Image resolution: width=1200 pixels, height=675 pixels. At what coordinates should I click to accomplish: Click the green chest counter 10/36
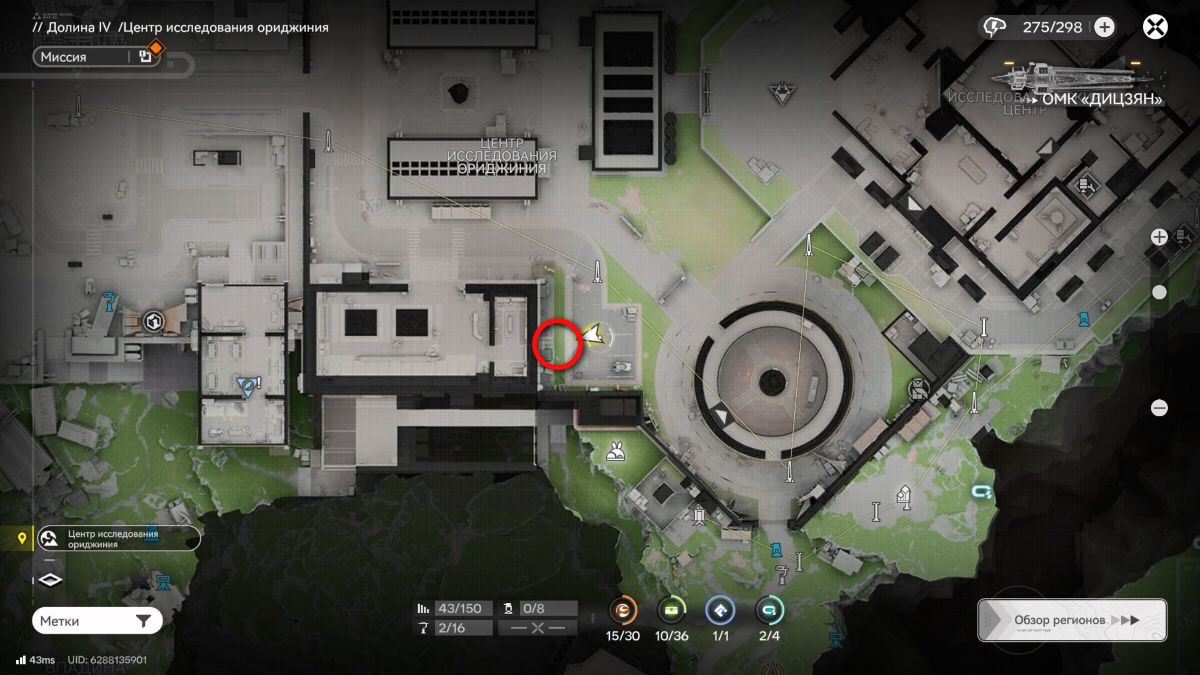click(672, 610)
